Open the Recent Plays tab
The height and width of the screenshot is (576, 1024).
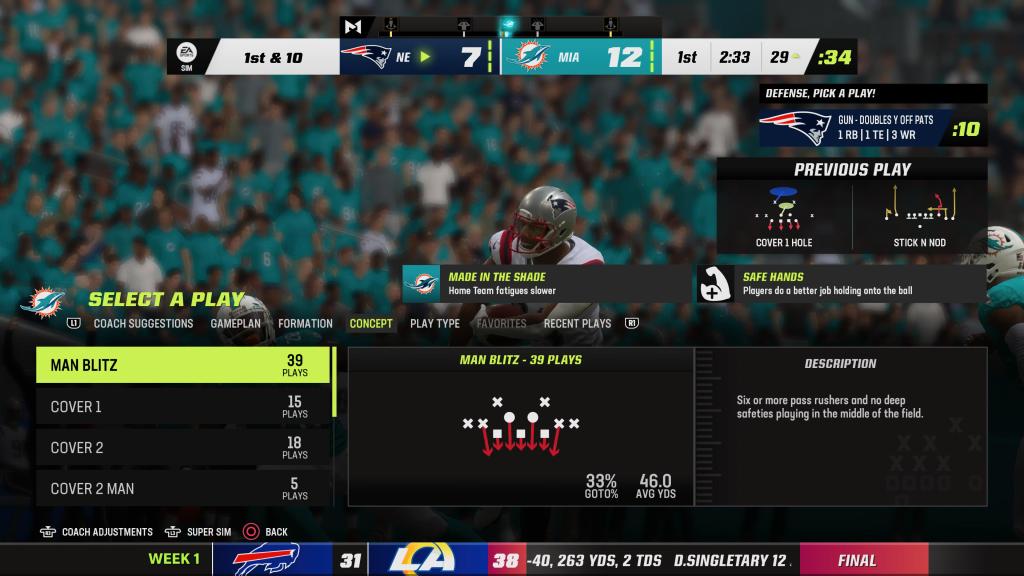click(x=577, y=324)
